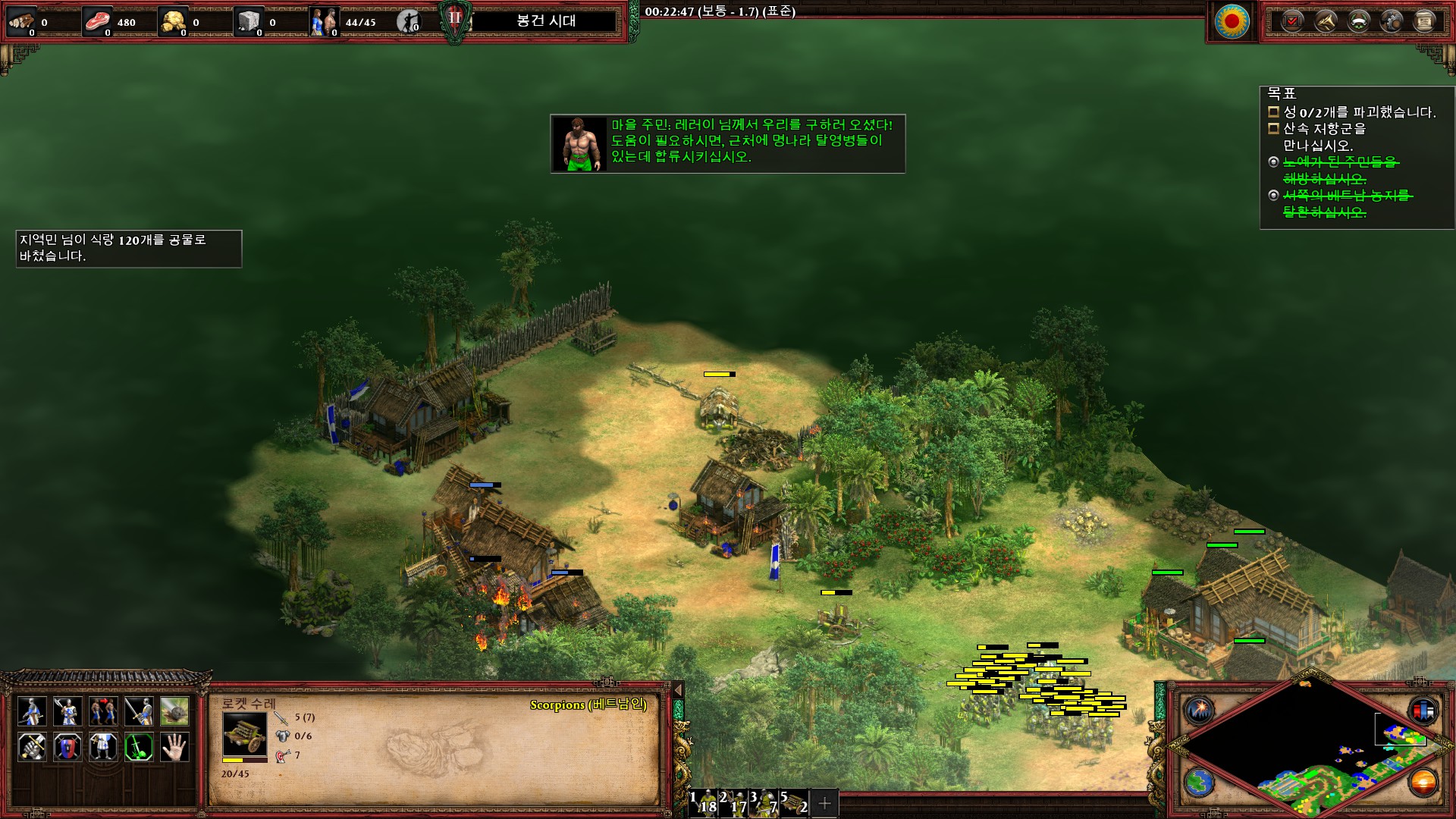Open the scroll chat log button

tap(1425, 21)
